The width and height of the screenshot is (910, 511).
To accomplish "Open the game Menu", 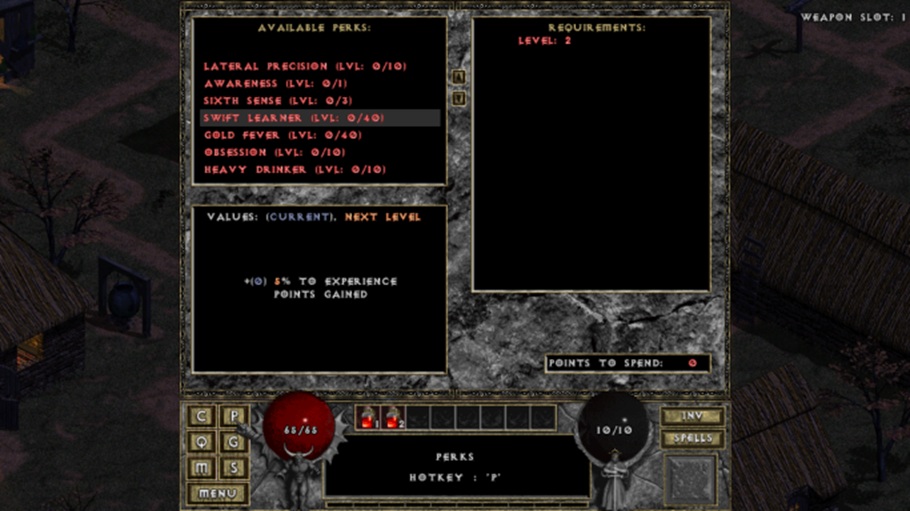I will coord(218,493).
